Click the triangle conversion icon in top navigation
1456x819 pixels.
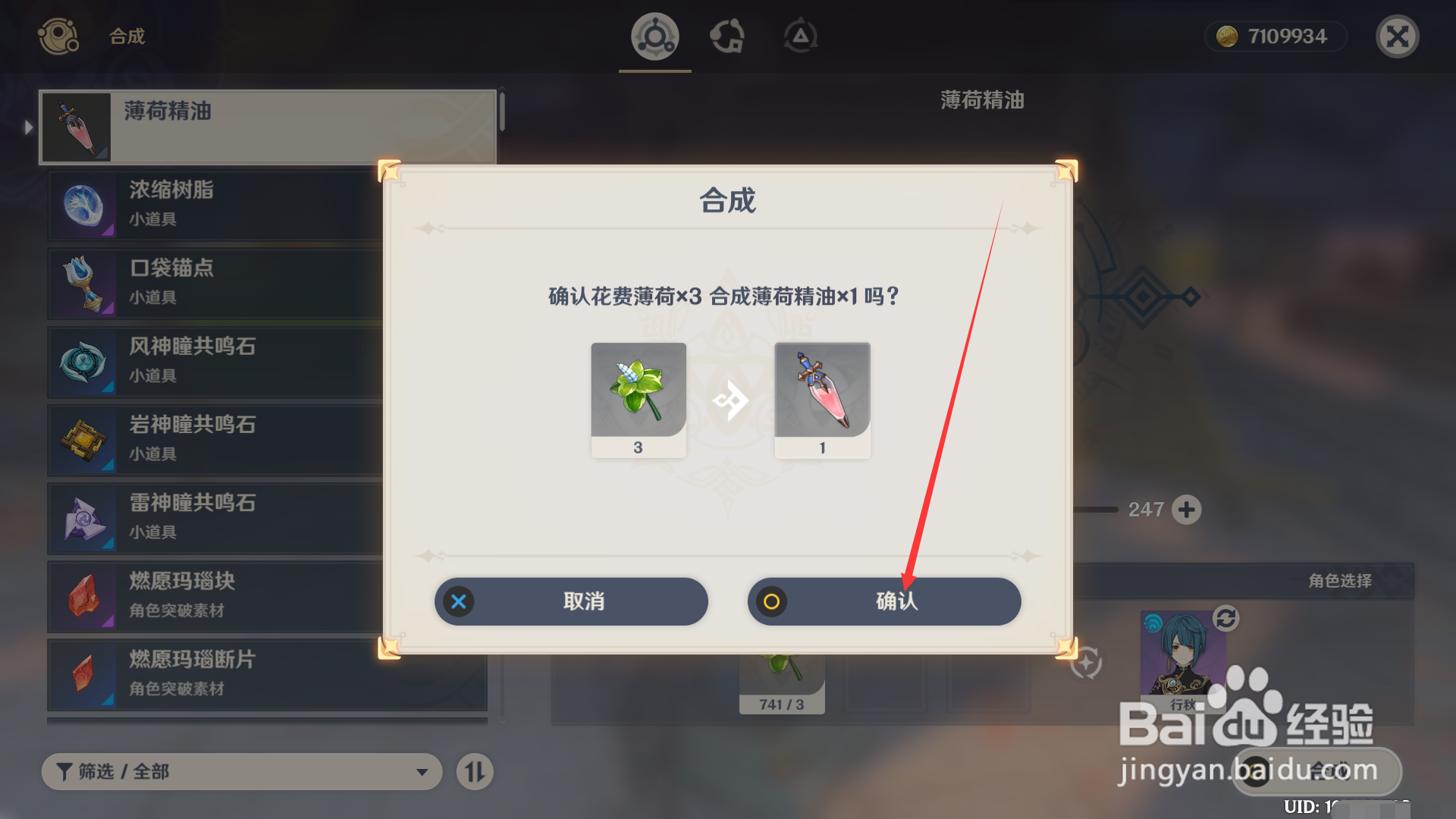point(800,34)
